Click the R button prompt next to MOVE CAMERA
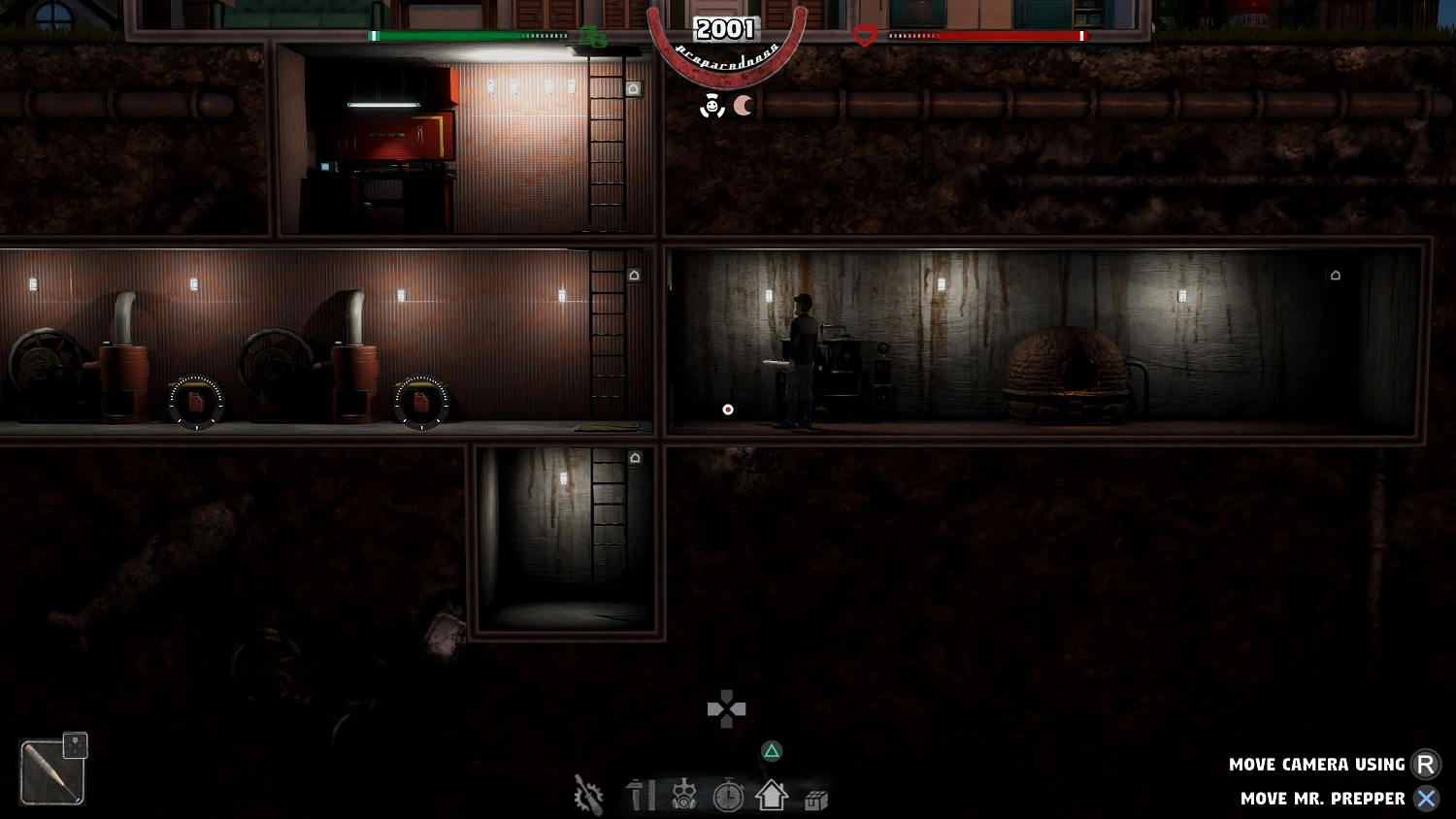1456x819 pixels. point(1426,764)
